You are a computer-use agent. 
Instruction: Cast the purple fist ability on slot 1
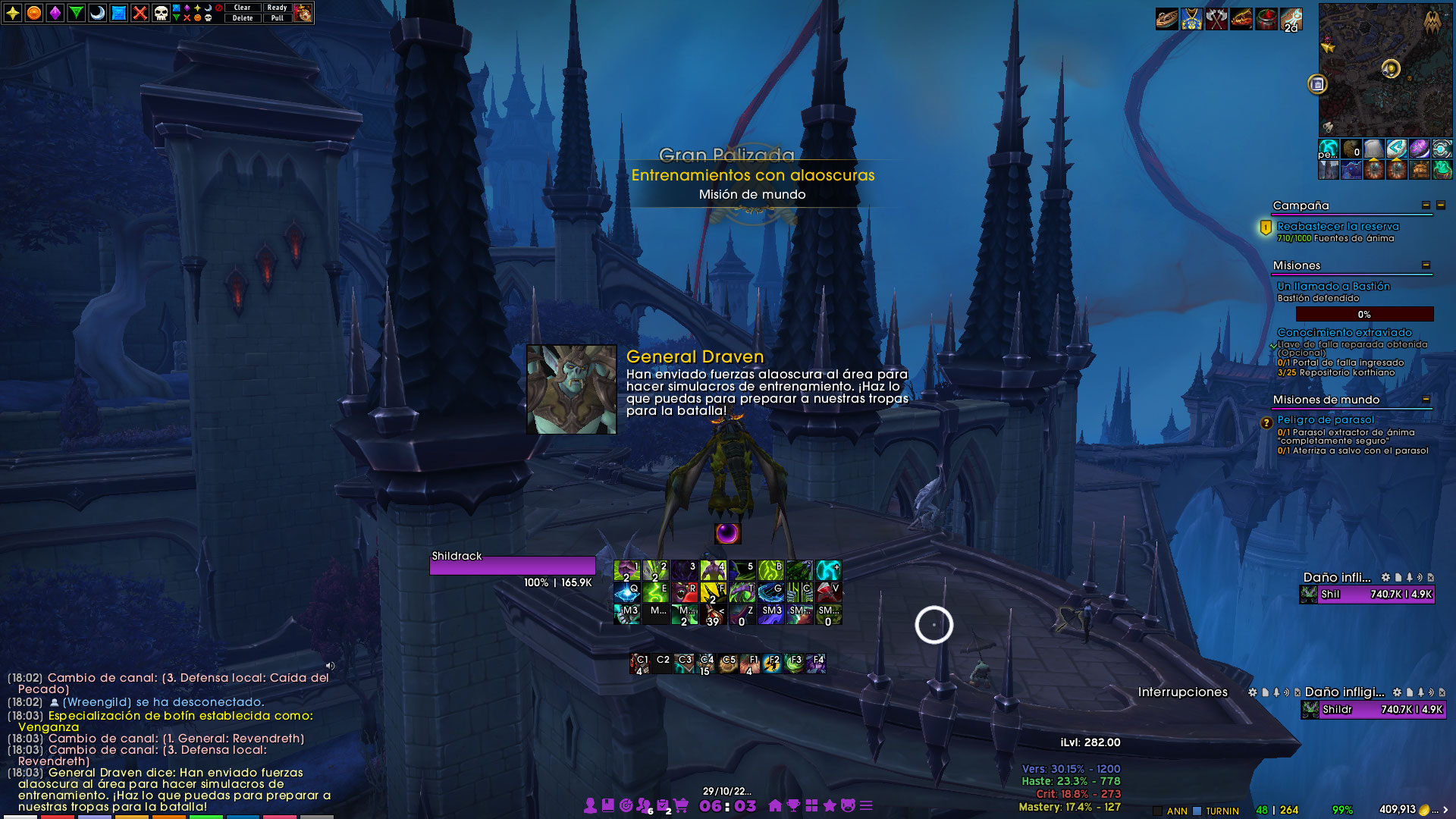click(627, 570)
